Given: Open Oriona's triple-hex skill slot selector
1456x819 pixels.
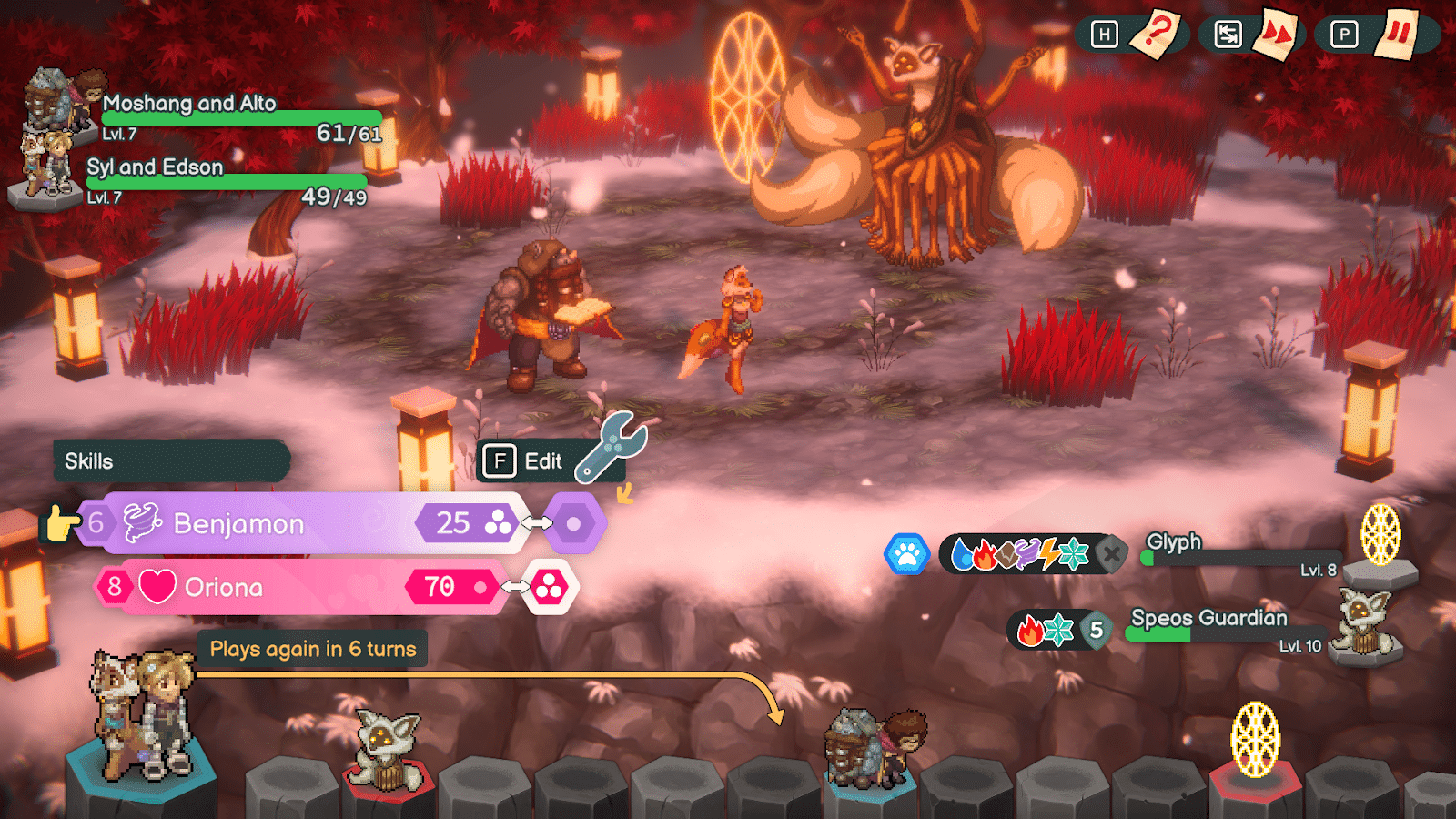Looking at the screenshot, I should [551, 587].
